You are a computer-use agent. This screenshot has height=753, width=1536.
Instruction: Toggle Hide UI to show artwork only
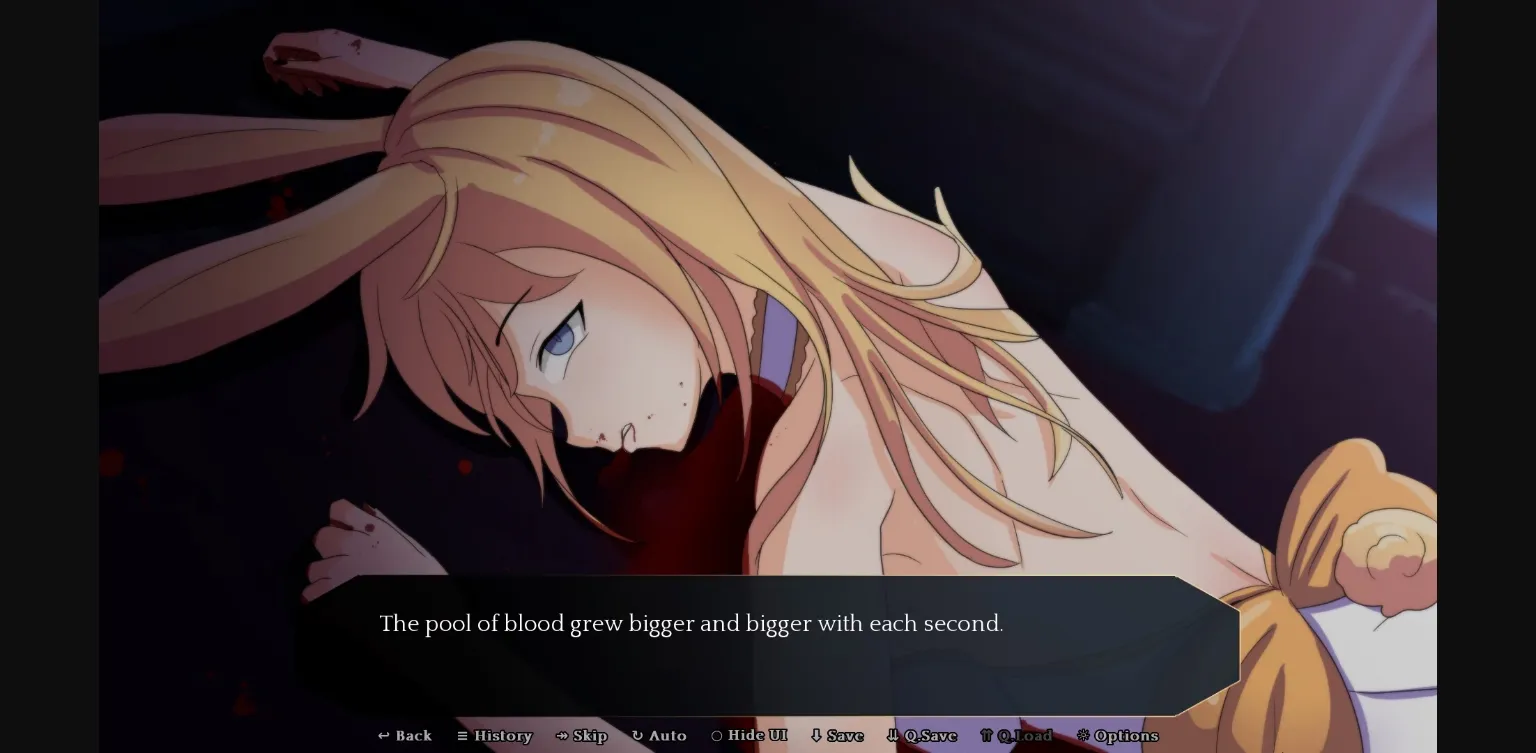(748, 736)
